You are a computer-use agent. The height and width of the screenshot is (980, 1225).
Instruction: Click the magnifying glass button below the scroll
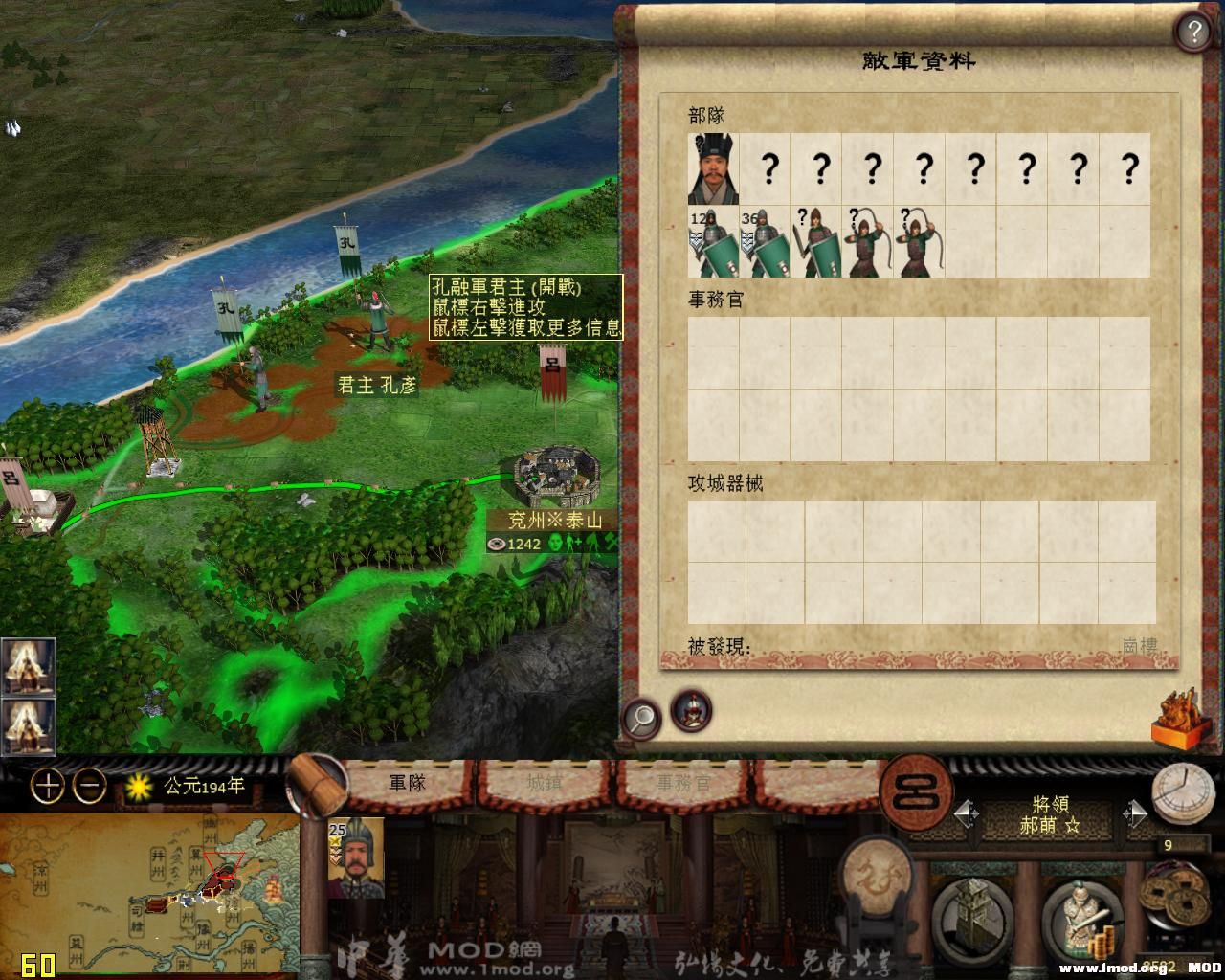[x=641, y=716]
